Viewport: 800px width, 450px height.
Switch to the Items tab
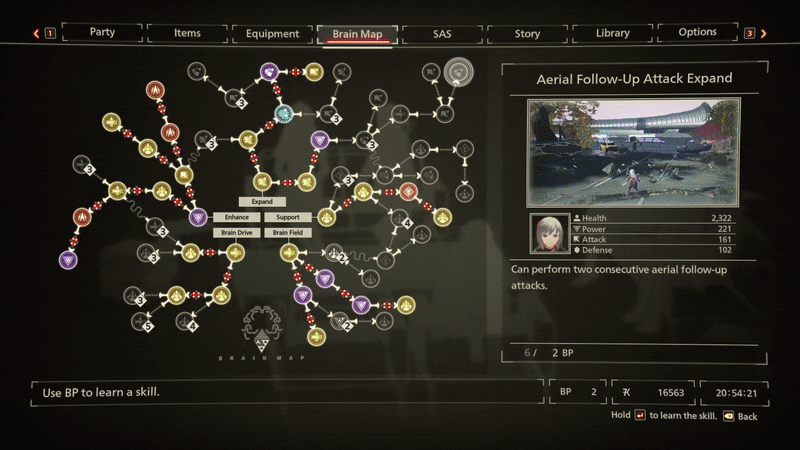(187, 33)
